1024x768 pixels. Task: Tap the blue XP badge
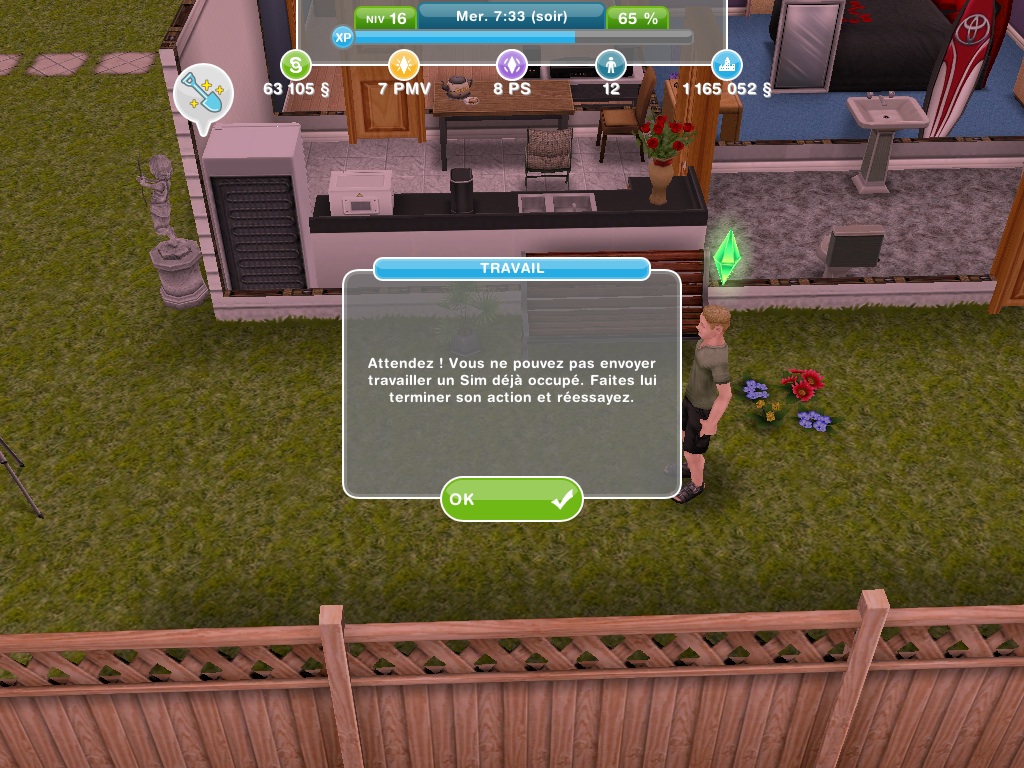click(343, 37)
